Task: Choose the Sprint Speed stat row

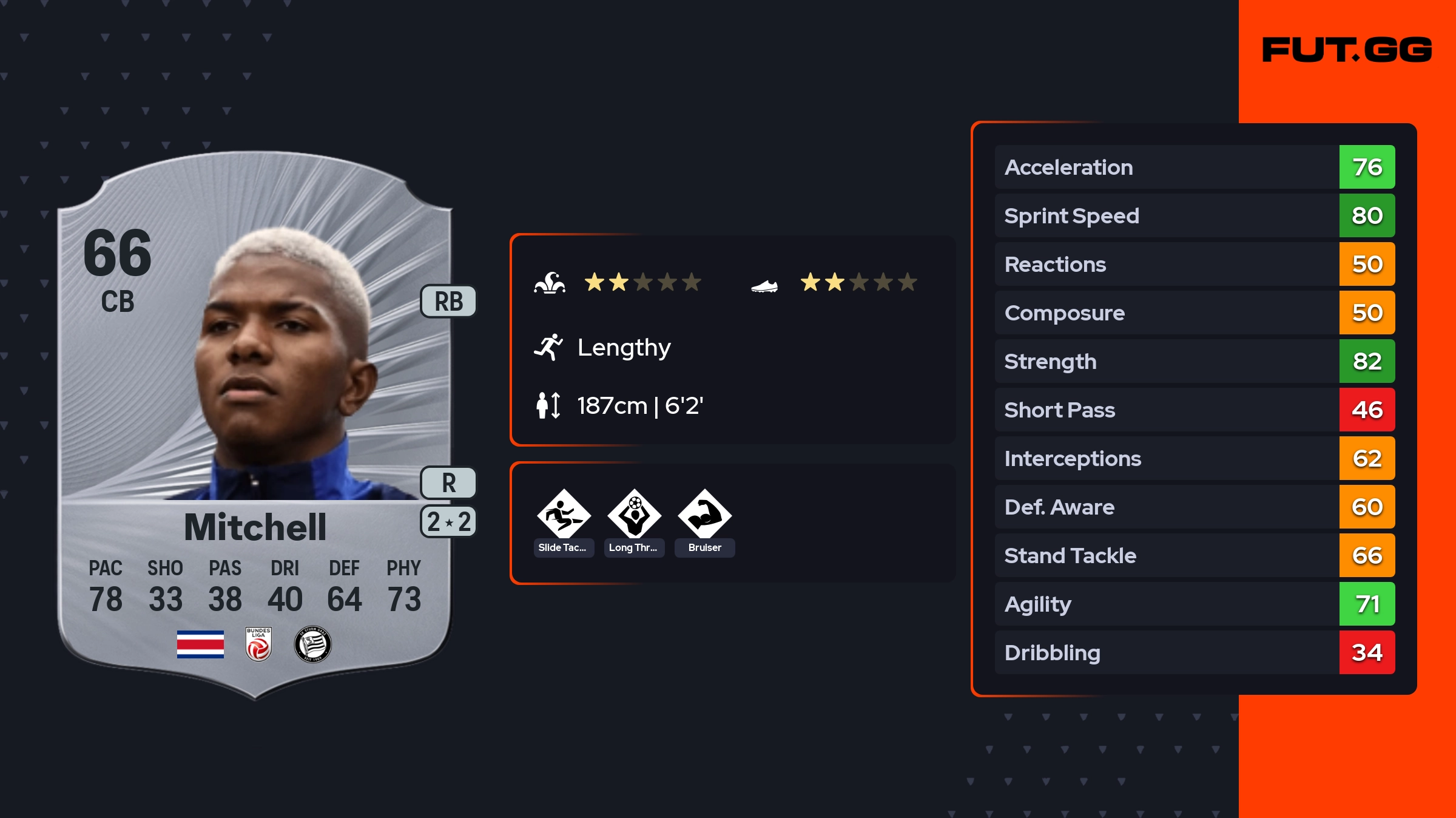Action: tap(1194, 215)
